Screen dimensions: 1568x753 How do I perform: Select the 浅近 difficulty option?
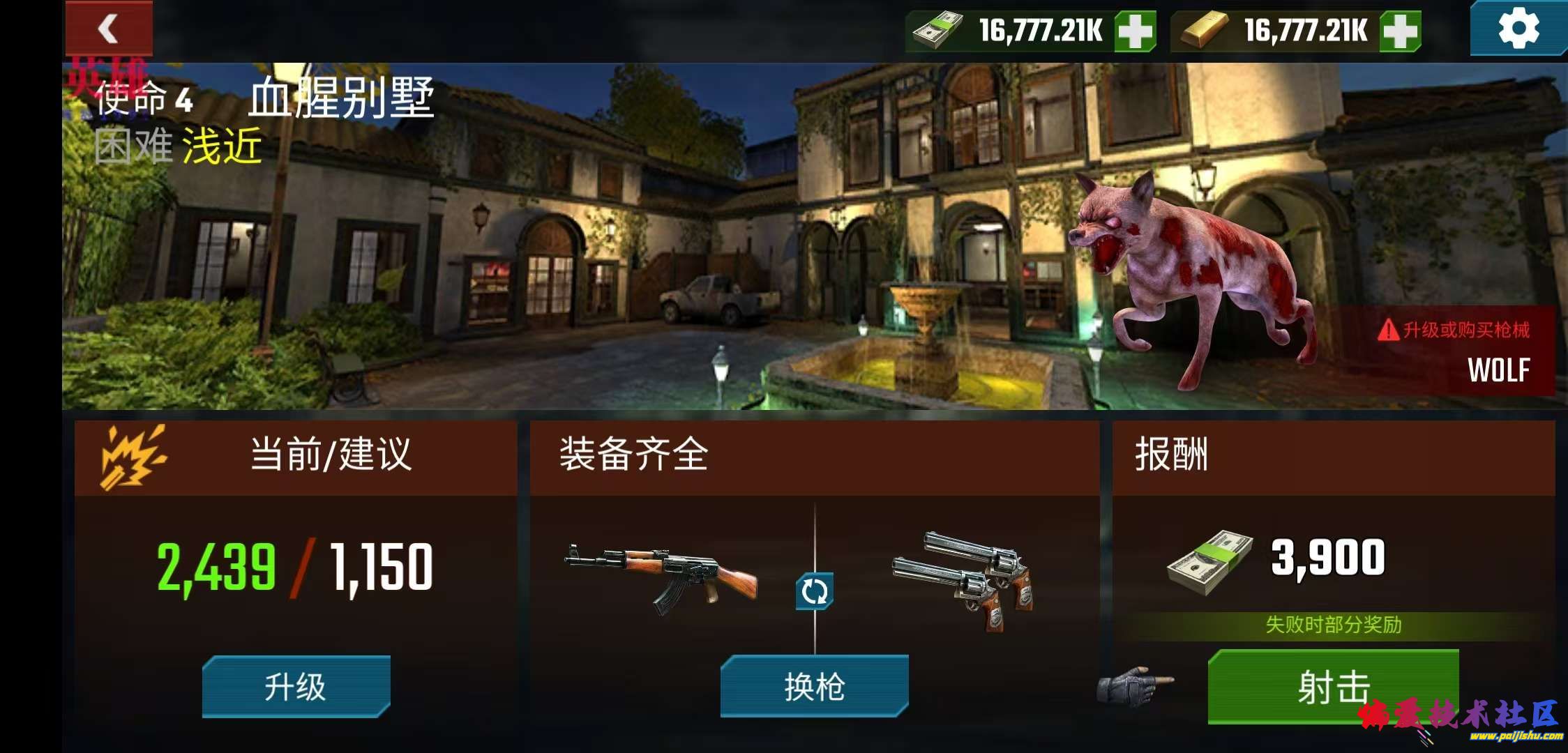(222, 145)
